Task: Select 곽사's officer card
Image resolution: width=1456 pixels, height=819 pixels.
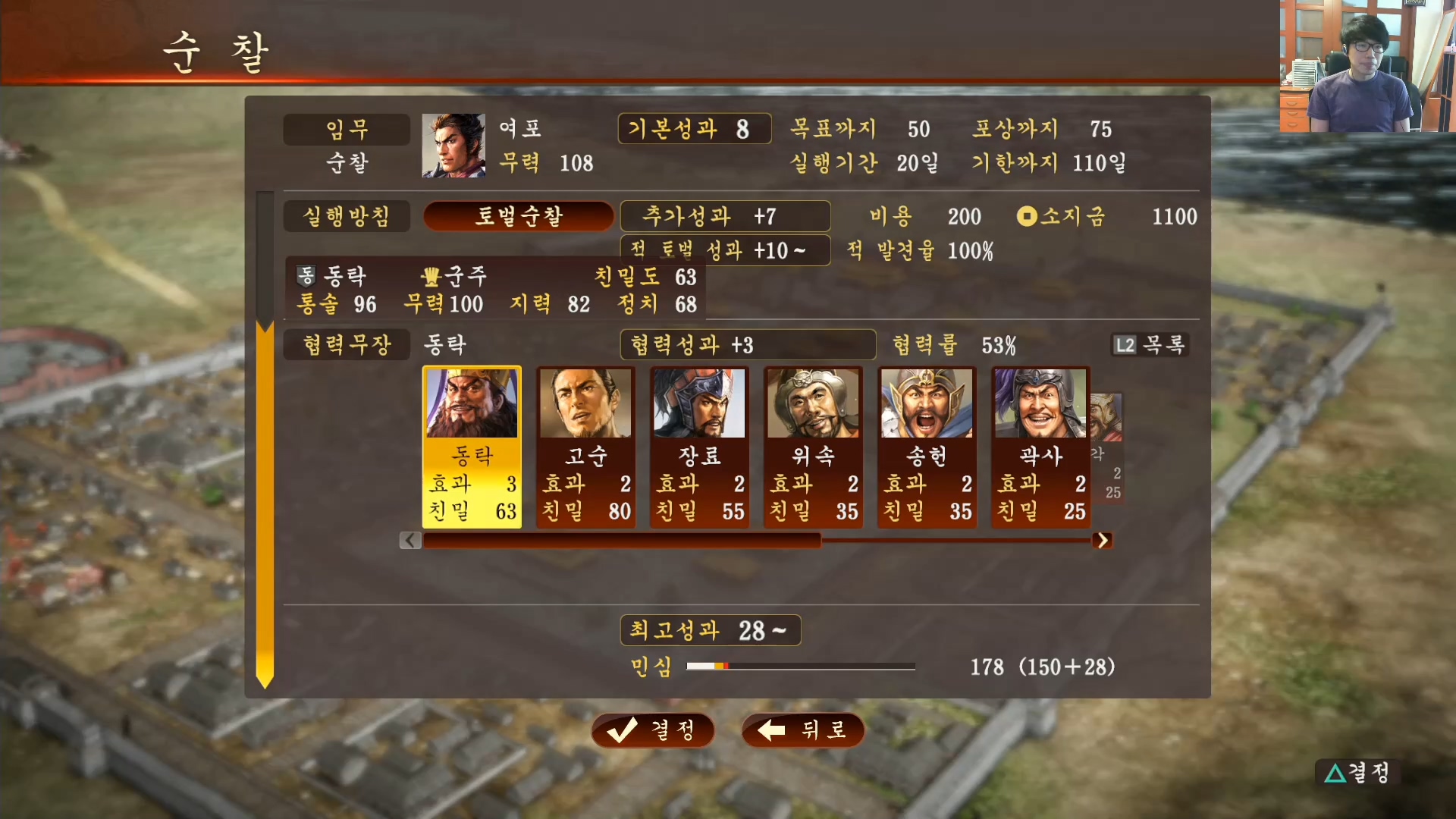Action: pos(1040,447)
